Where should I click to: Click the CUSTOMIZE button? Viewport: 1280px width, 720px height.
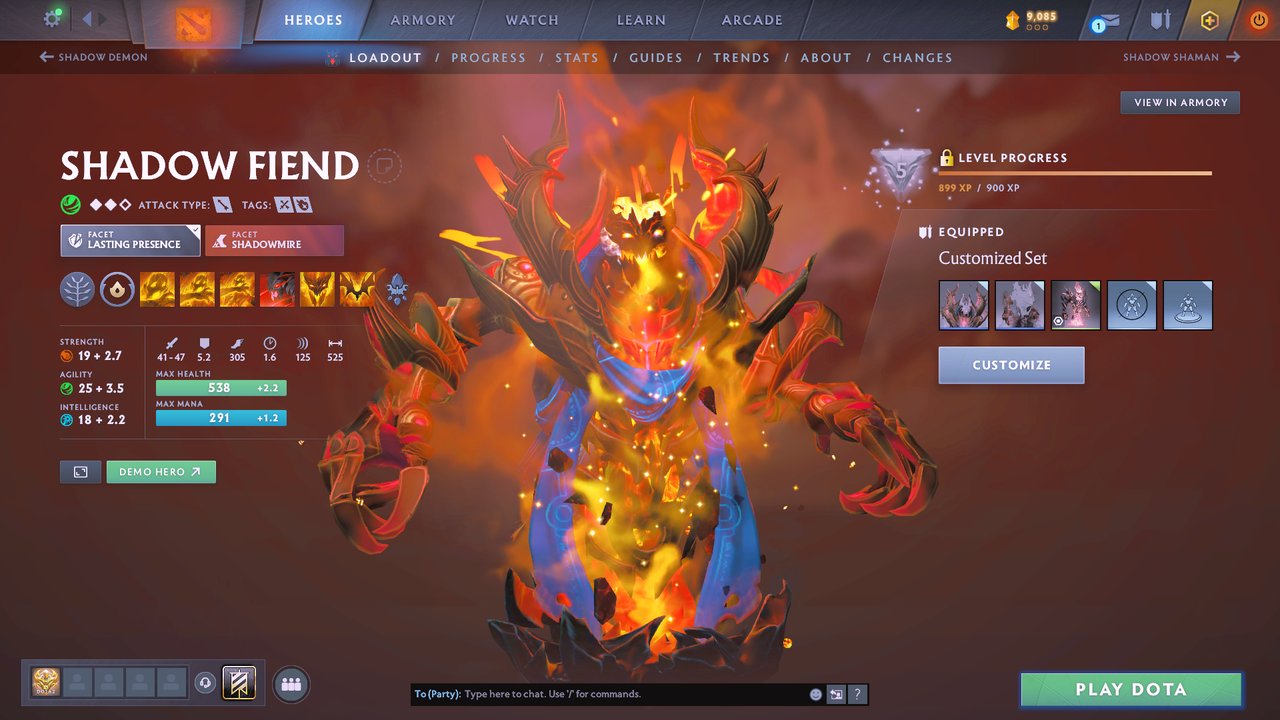[1011, 365]
